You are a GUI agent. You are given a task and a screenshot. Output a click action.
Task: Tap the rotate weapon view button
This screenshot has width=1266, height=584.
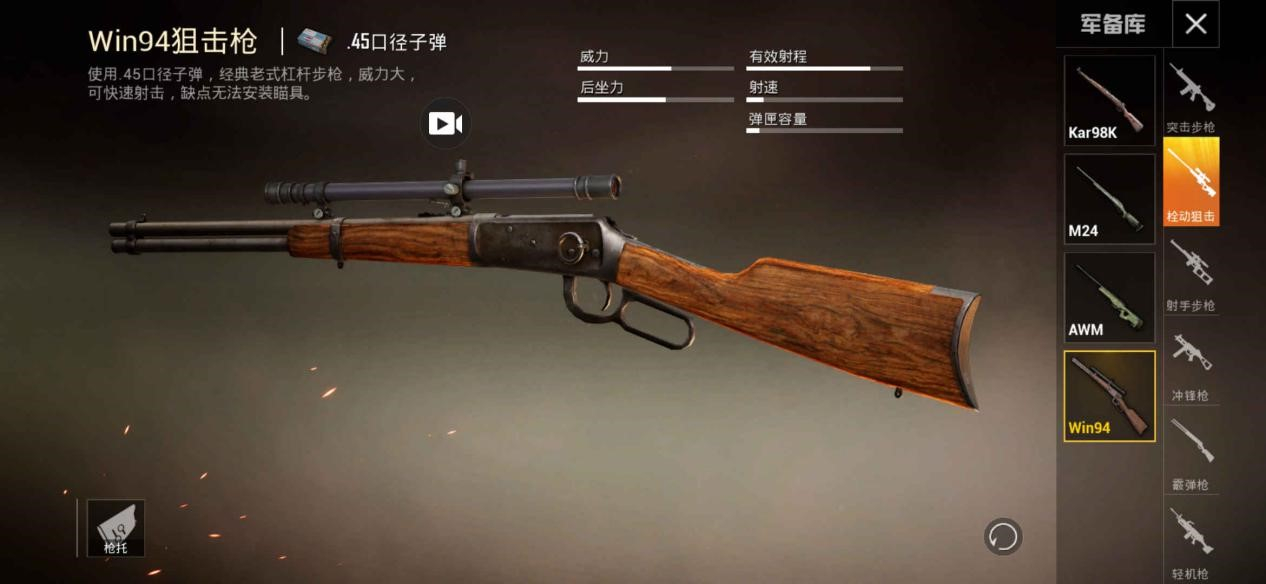pyautogui.click(x=1003, y=537)
